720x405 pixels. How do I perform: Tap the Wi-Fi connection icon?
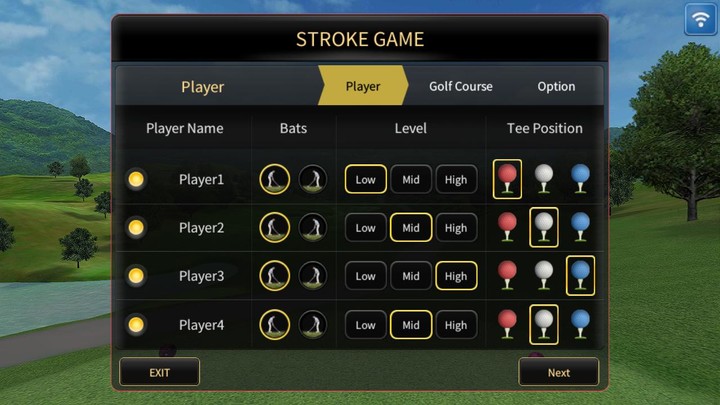click(x=700, y=19)
